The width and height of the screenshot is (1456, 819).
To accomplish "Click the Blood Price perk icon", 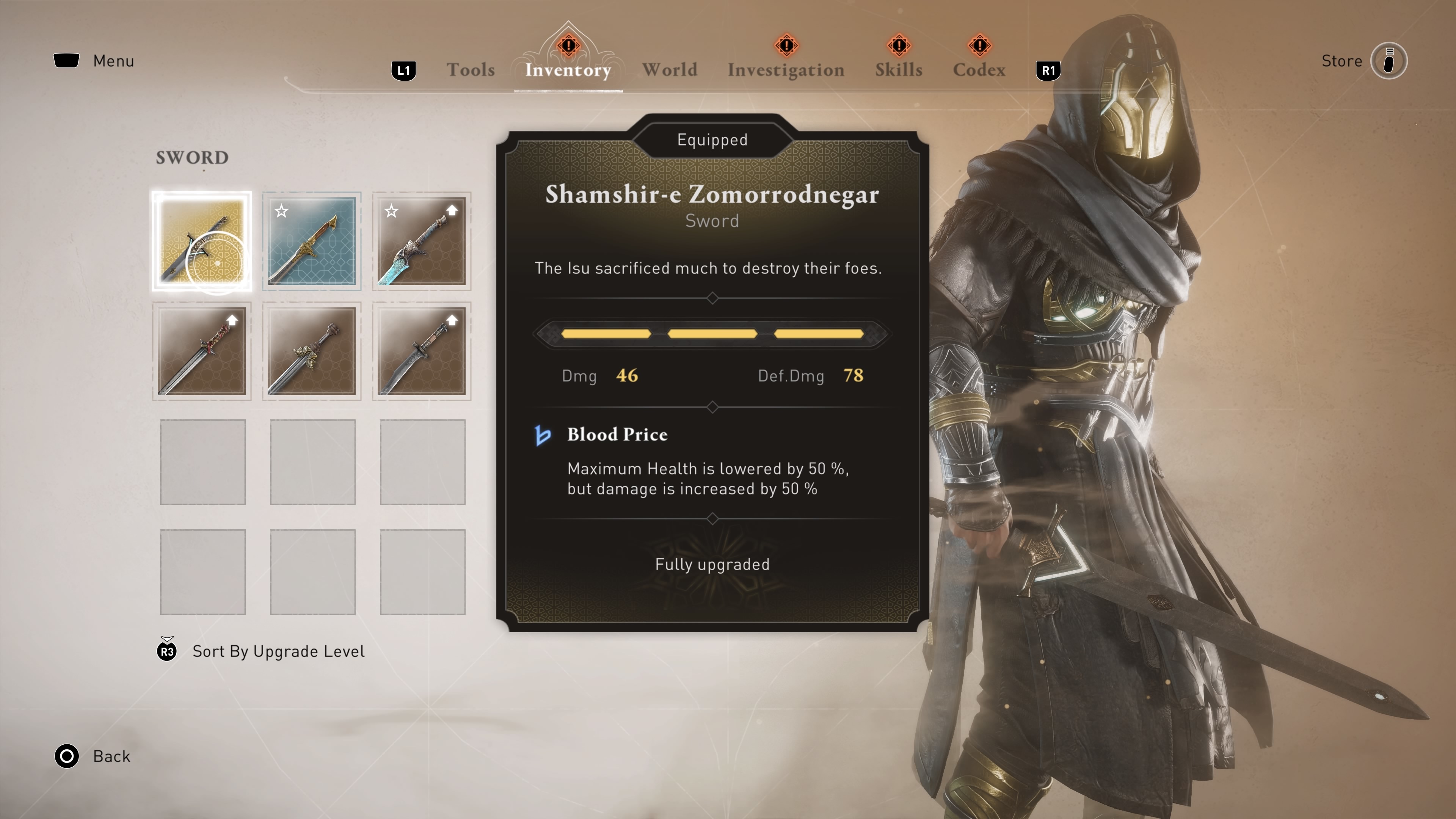I will [x=543, y=435].
